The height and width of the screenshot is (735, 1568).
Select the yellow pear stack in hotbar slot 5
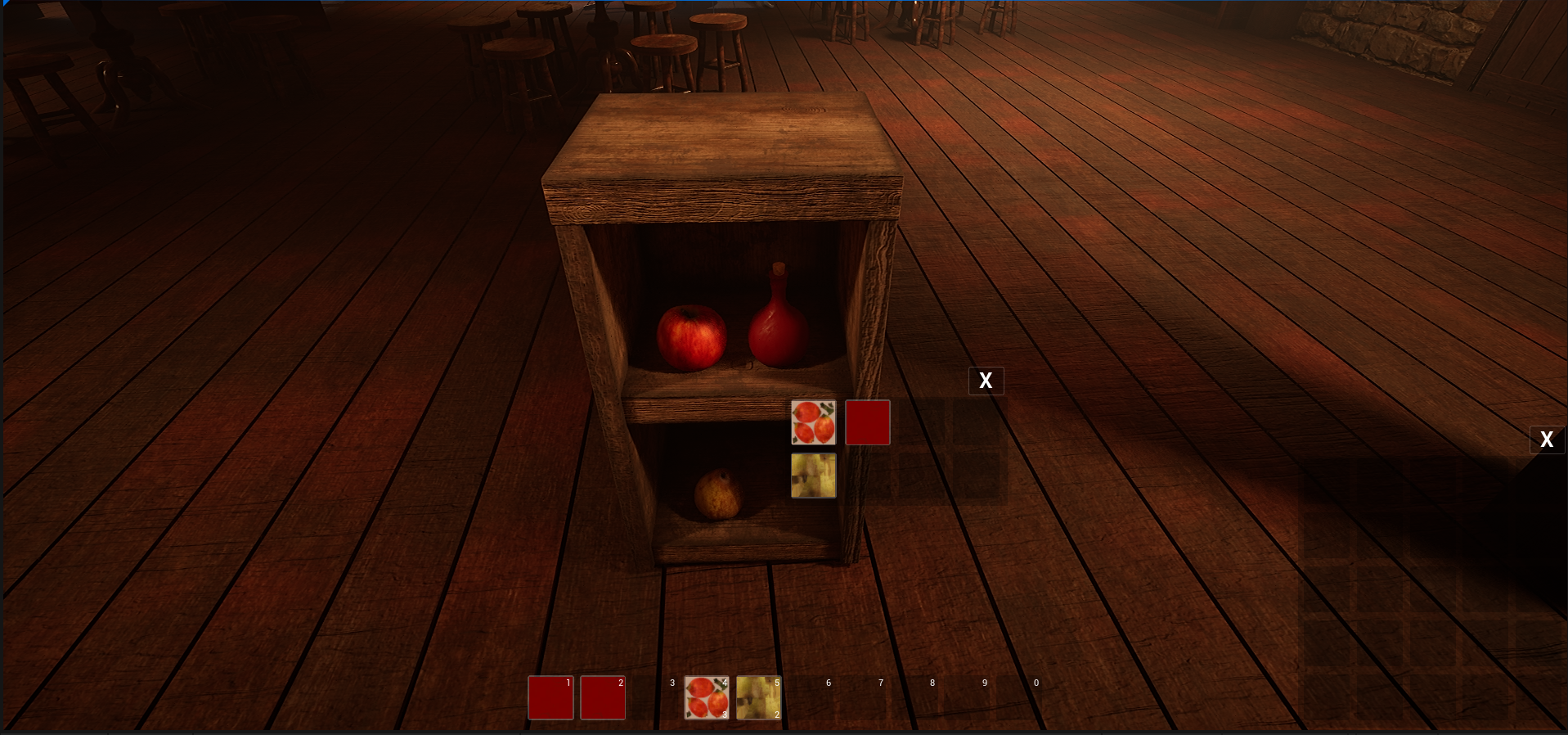point(758,697)
